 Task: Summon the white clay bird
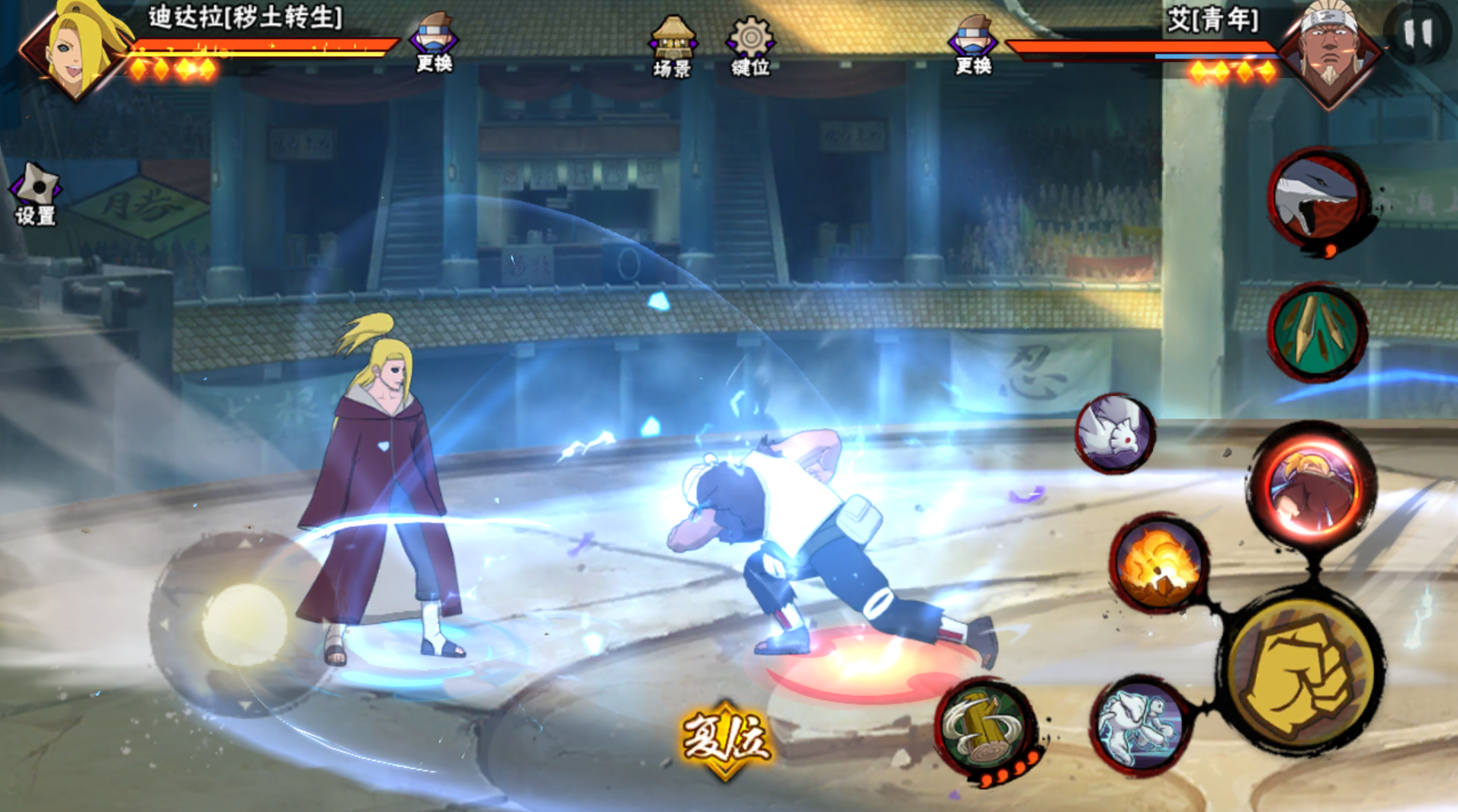[1115, 432]
